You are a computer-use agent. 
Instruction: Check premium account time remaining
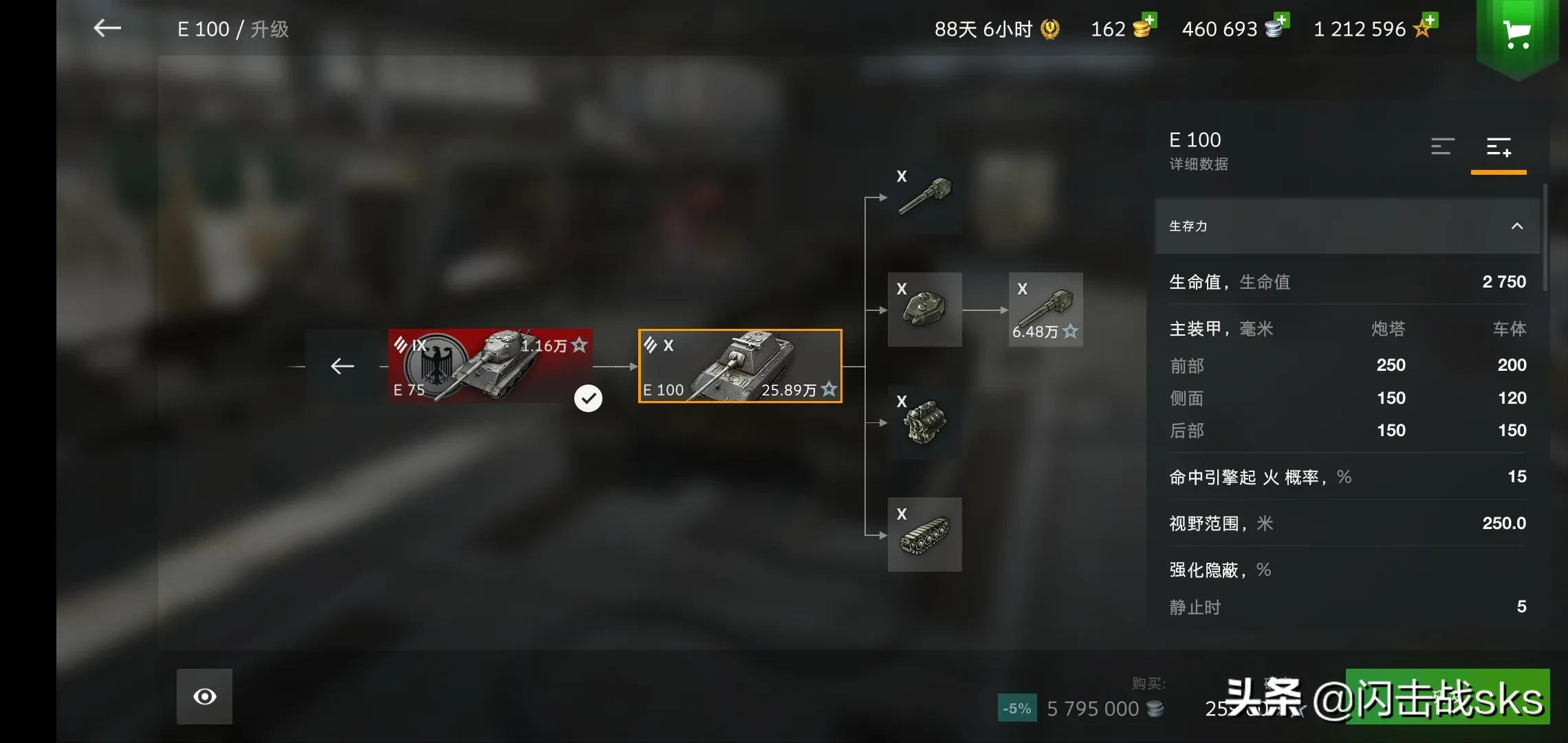coord(996,29)
